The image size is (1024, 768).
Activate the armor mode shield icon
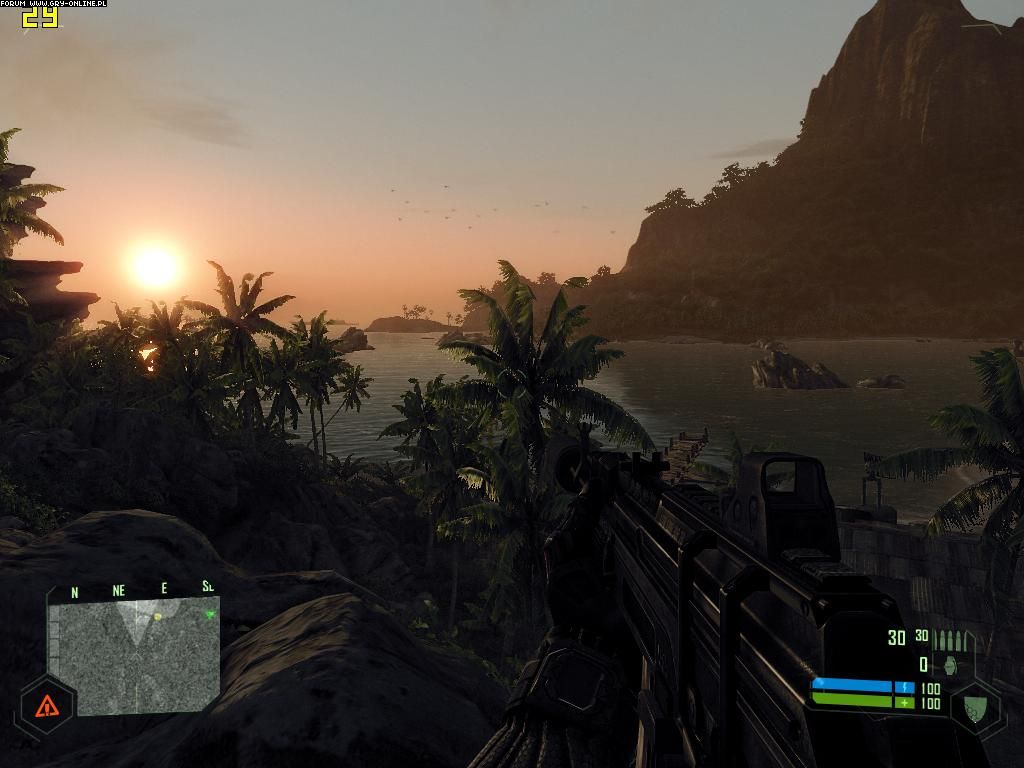click(976, 708)
